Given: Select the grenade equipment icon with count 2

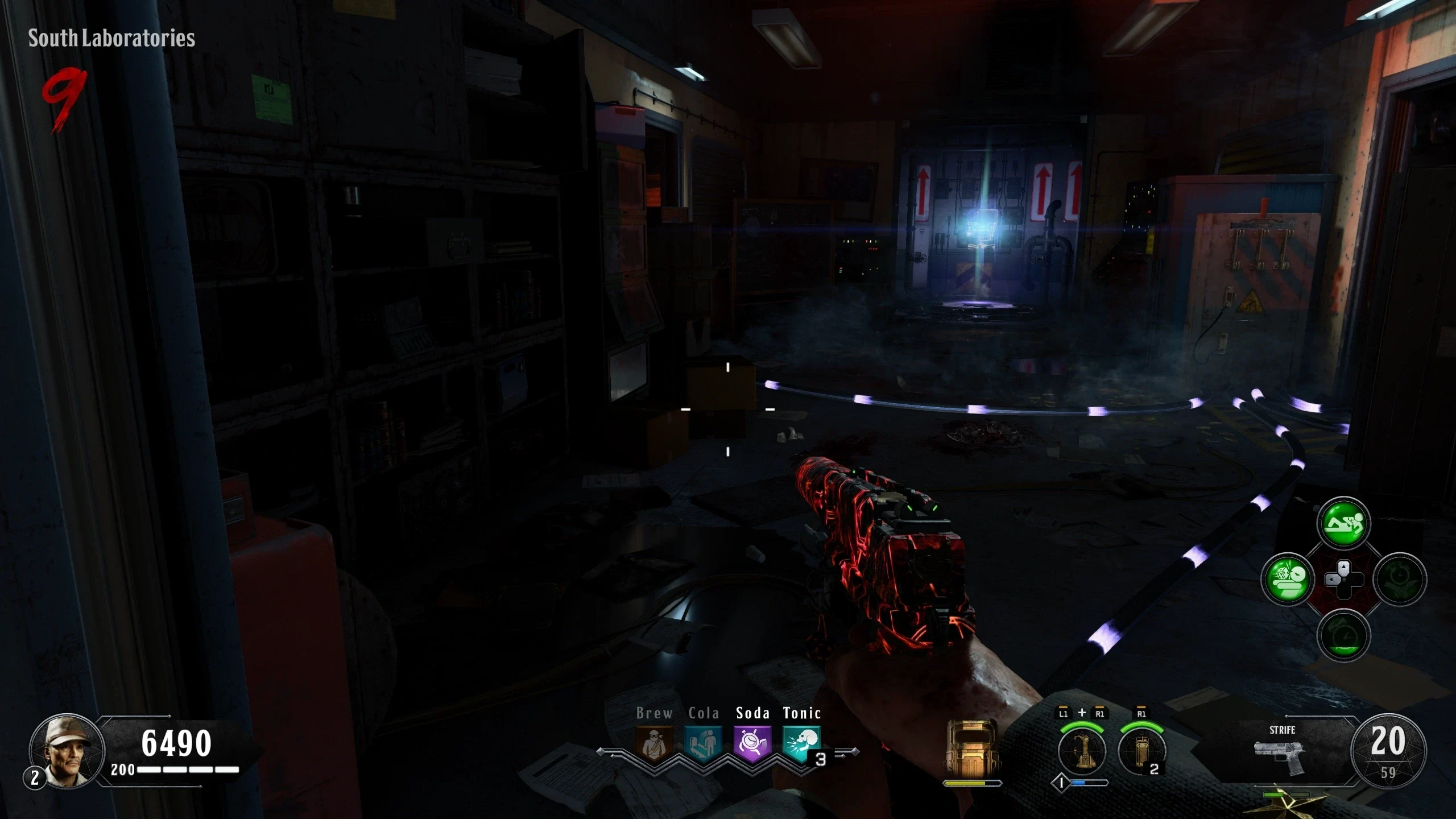Looking at the screenshot, I should [x=1141, y=751].
